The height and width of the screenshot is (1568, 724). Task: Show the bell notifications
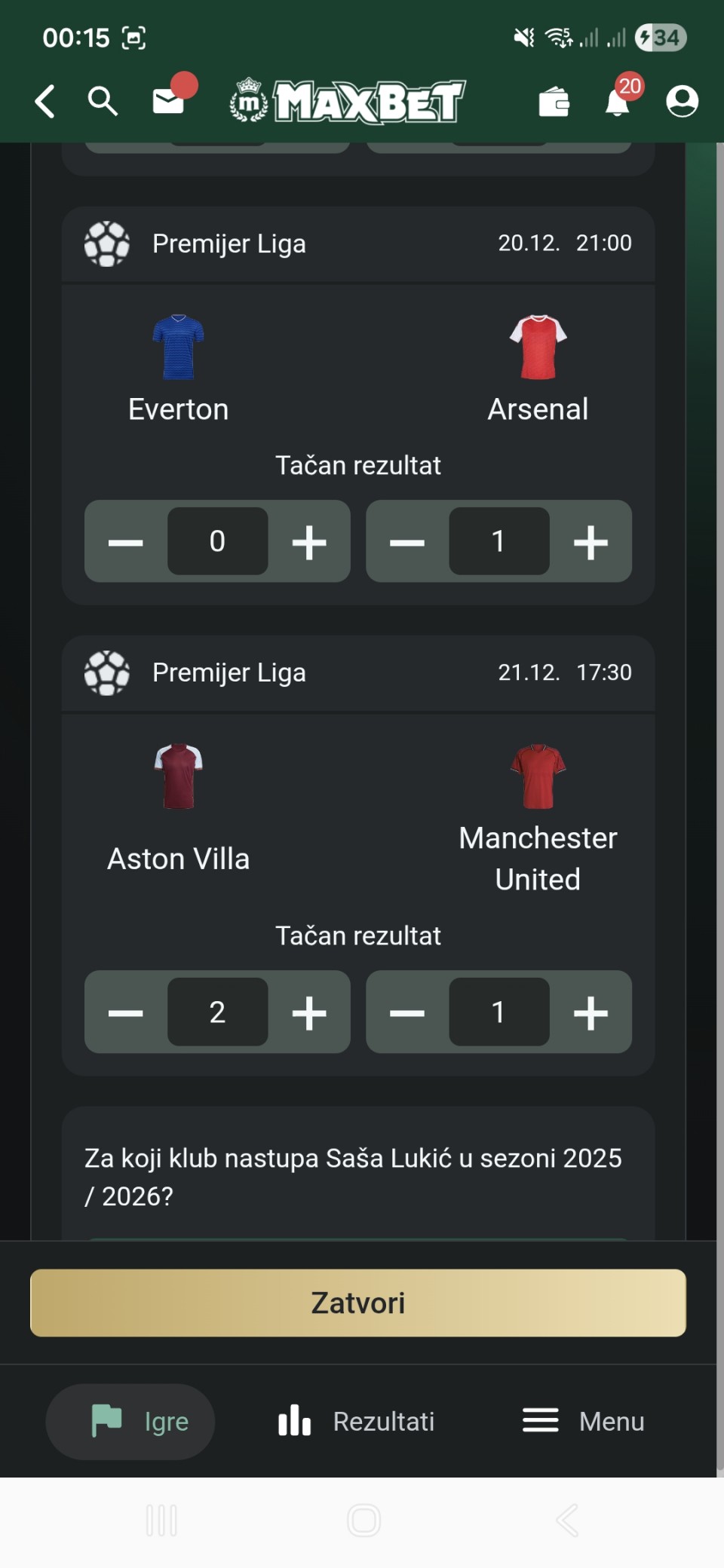click(x=618, y=102)
